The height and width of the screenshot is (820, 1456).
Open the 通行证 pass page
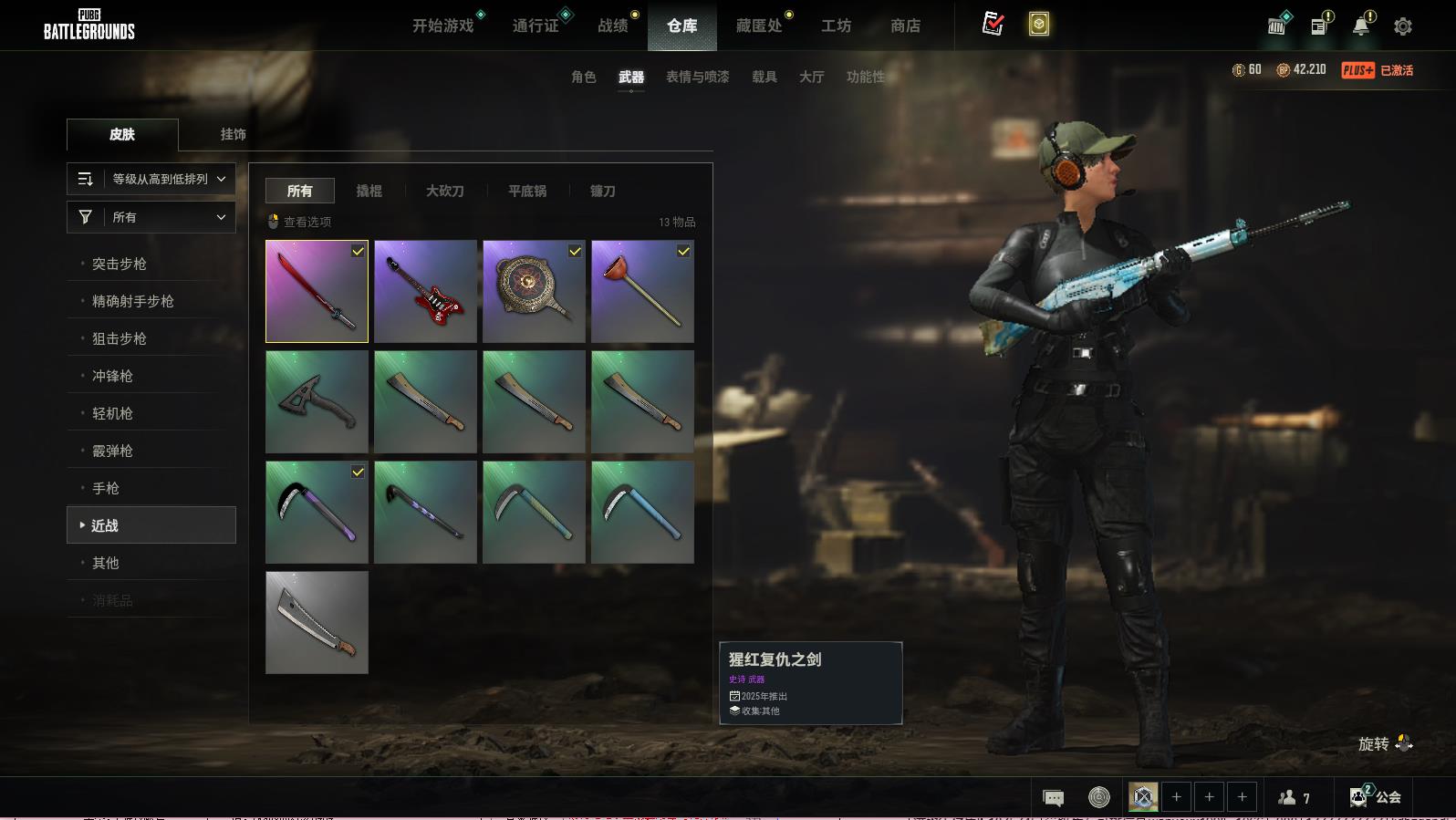(536, 26)
